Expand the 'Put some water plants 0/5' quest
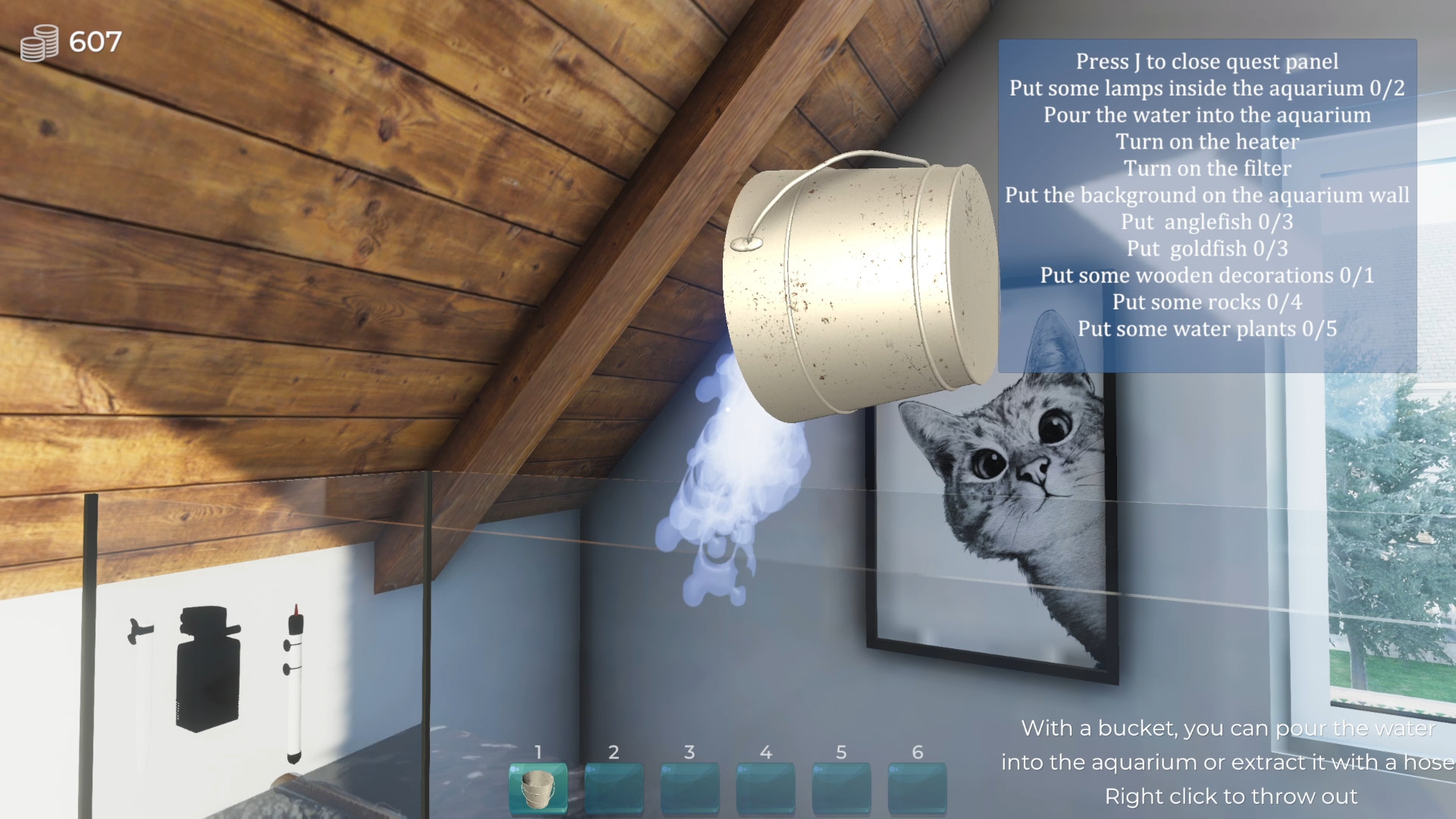Image resolution: width=1456 pixels, height=819 pixels. (x=1206, y=328)
